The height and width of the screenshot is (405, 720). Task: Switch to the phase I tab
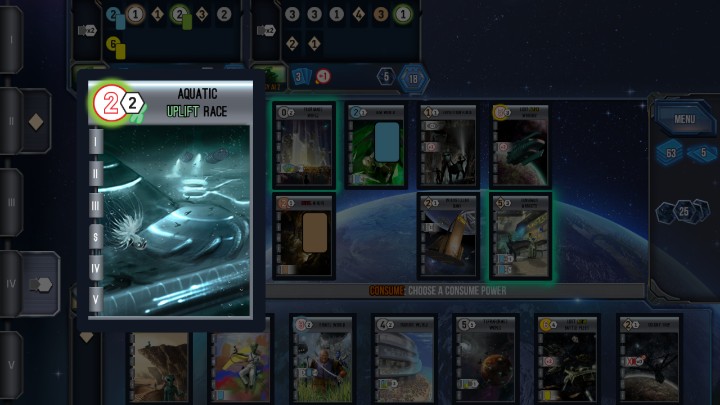(x=10, y=40)
